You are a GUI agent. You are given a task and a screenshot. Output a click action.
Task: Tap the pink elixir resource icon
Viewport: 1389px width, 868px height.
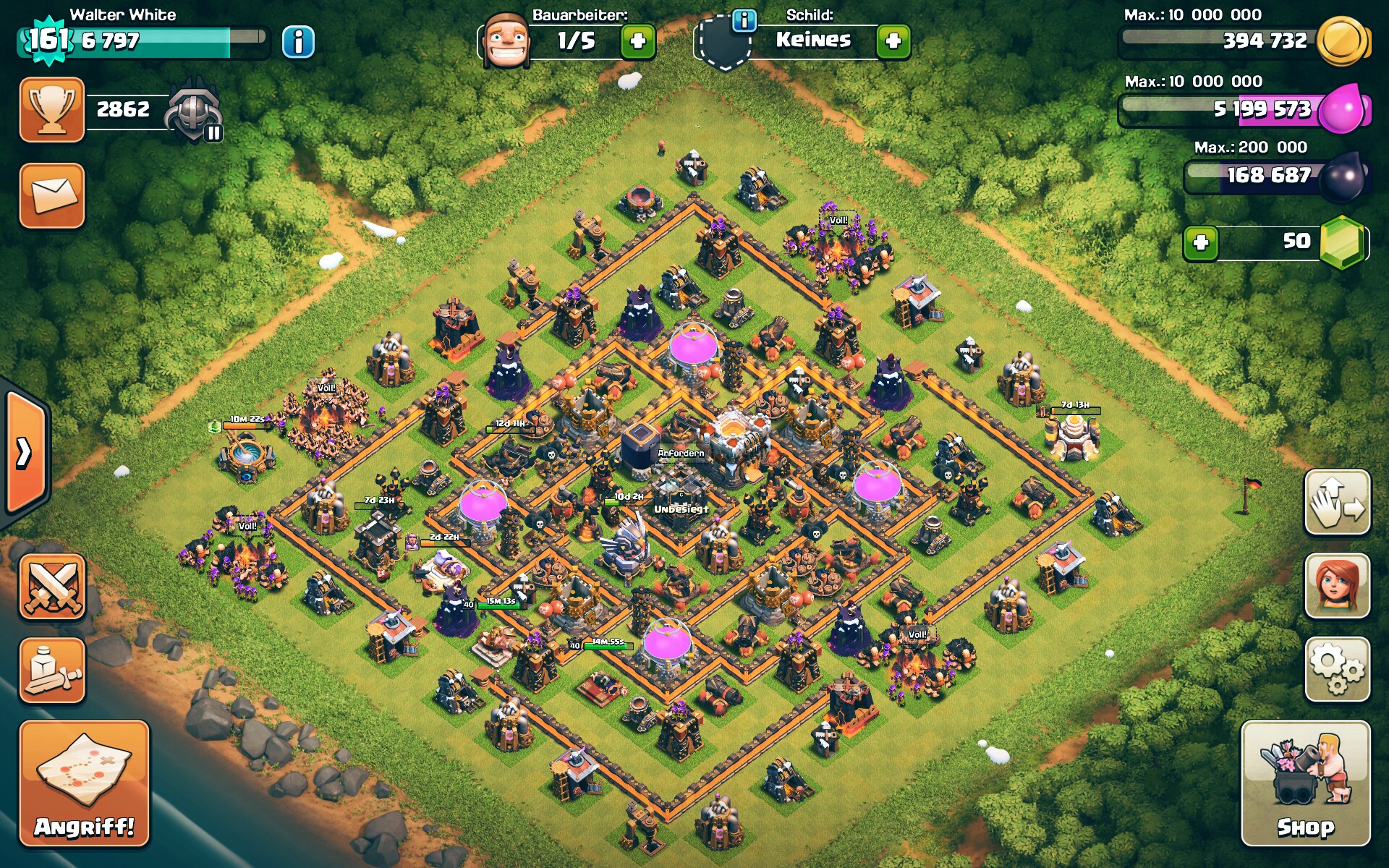(x=1343, y=110)
